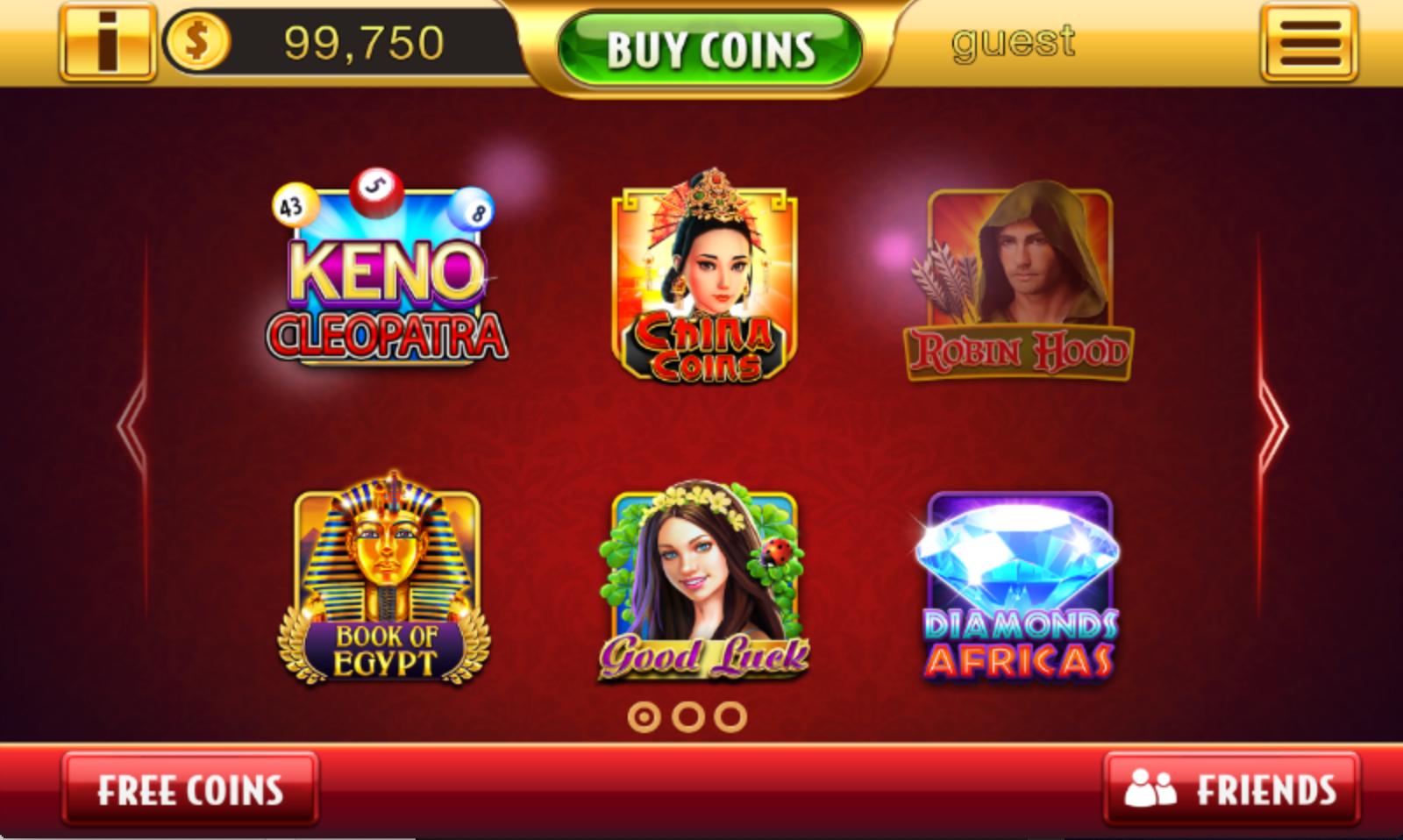Select the second page indicator dot
This screenshot has width=1403, height=840.
click(x=688, y=715)
